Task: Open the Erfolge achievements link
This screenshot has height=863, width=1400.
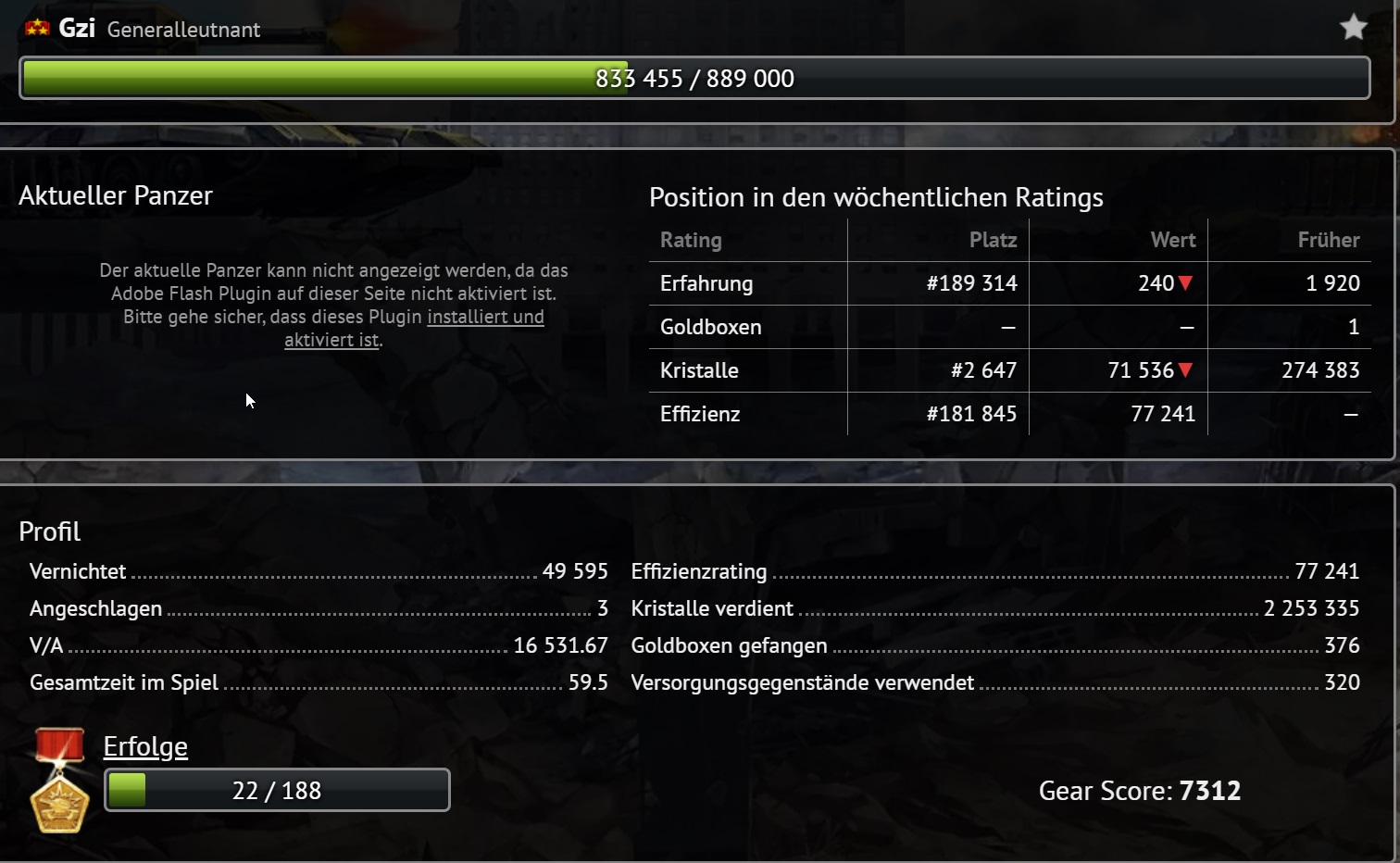Action: (x=145, y=746)
